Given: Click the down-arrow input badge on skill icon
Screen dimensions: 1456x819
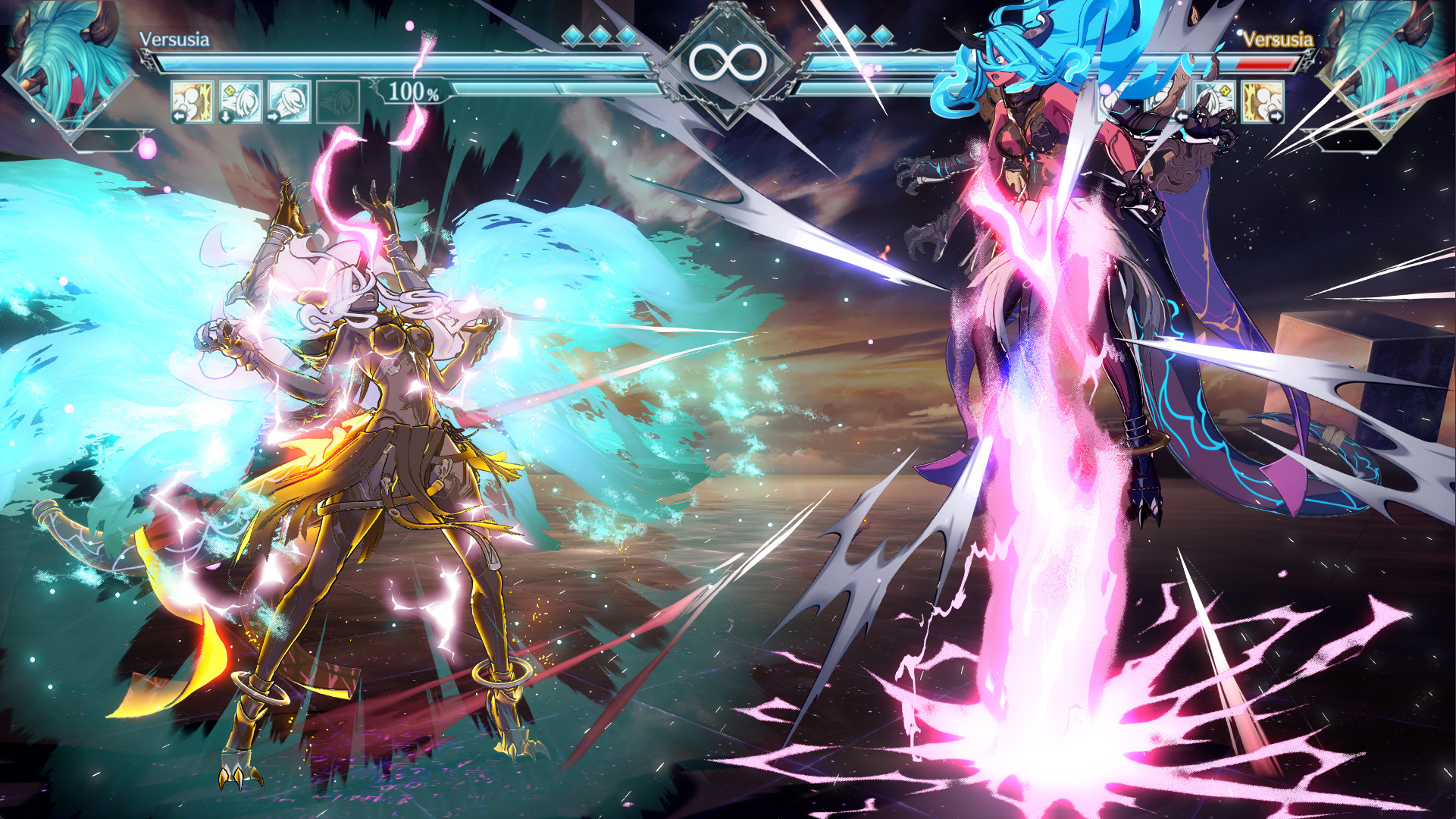Looking at the screenshot, I should pos(226,116).
